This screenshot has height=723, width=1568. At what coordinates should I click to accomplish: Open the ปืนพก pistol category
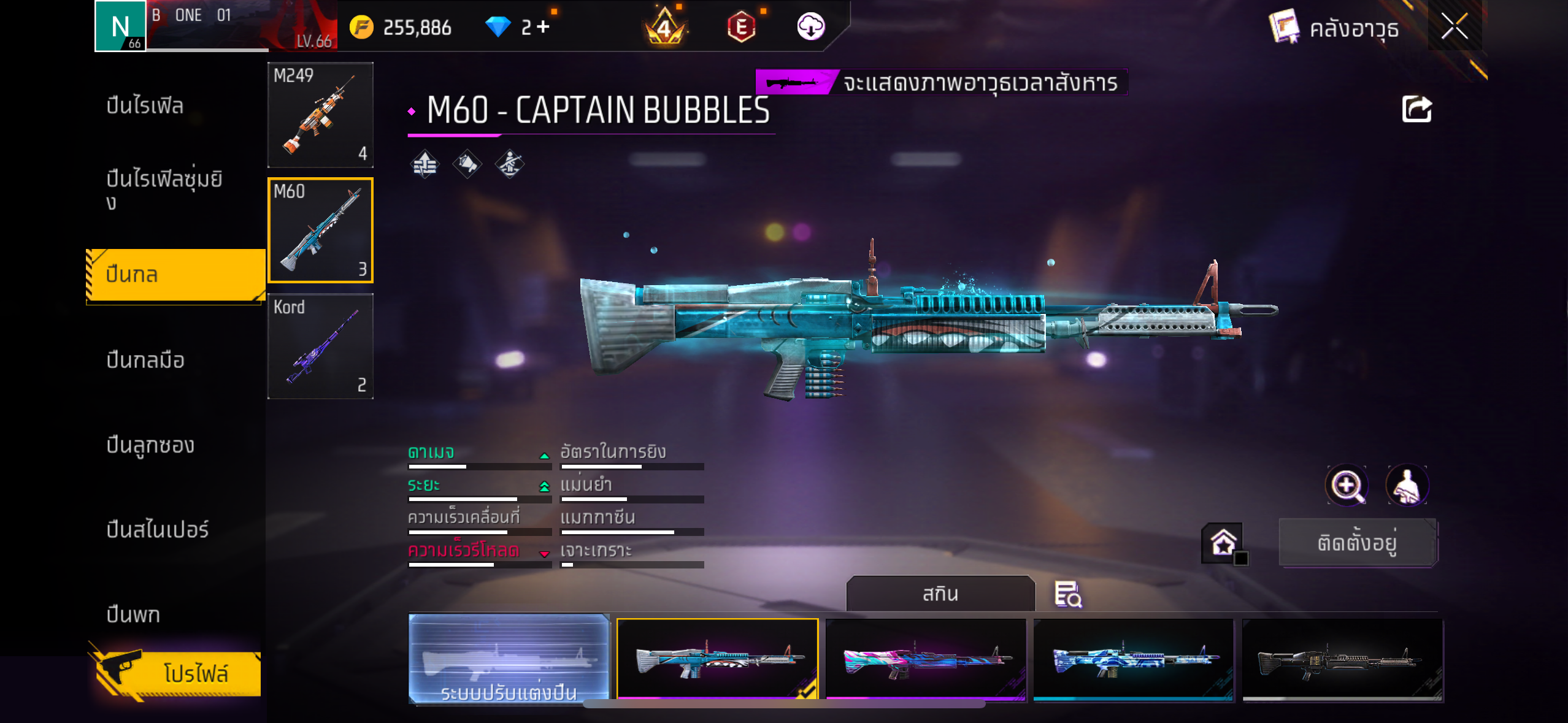click(x=133, y=614)
